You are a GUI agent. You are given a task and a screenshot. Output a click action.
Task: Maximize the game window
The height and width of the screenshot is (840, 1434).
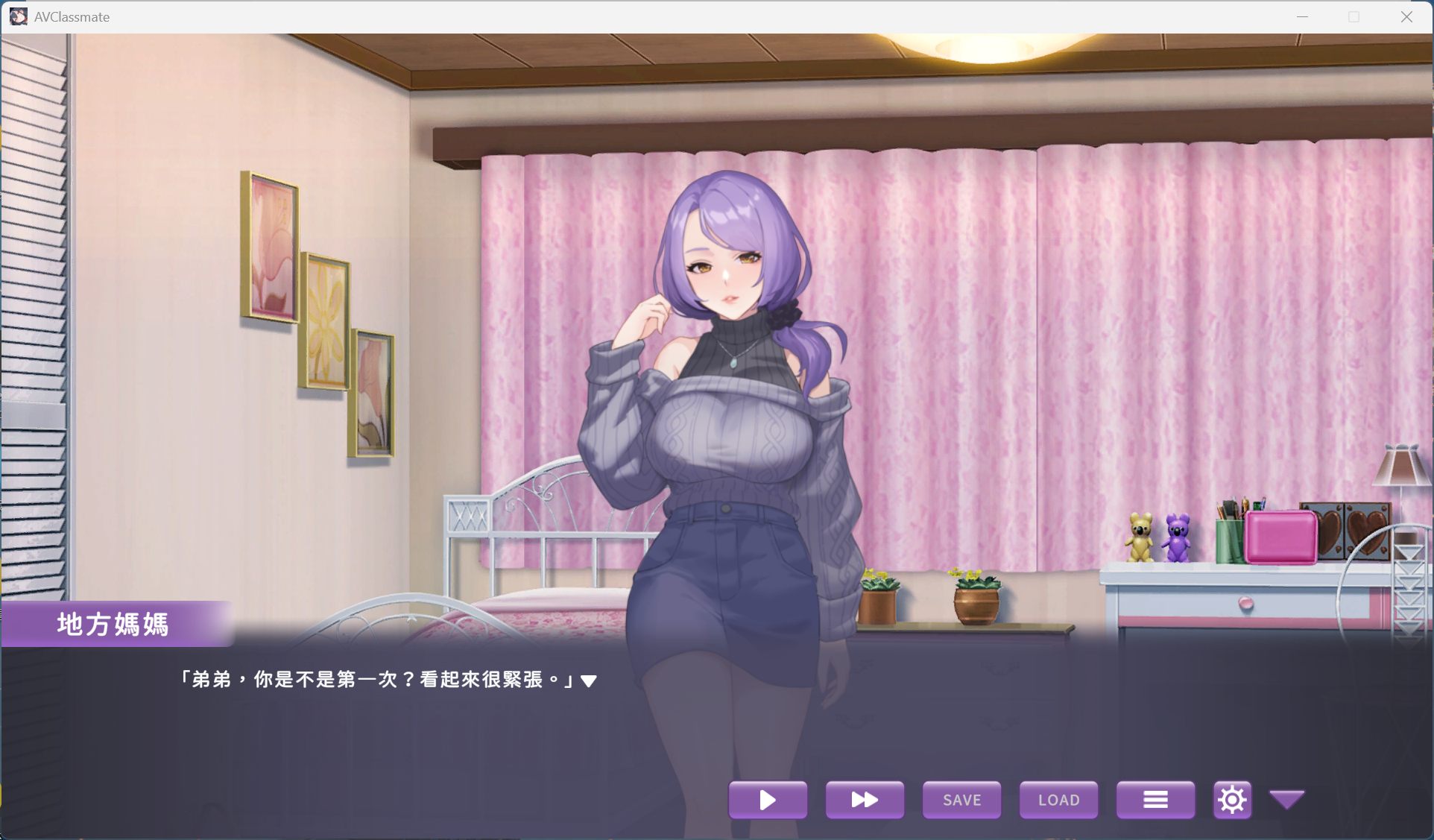coord(1354,16)
